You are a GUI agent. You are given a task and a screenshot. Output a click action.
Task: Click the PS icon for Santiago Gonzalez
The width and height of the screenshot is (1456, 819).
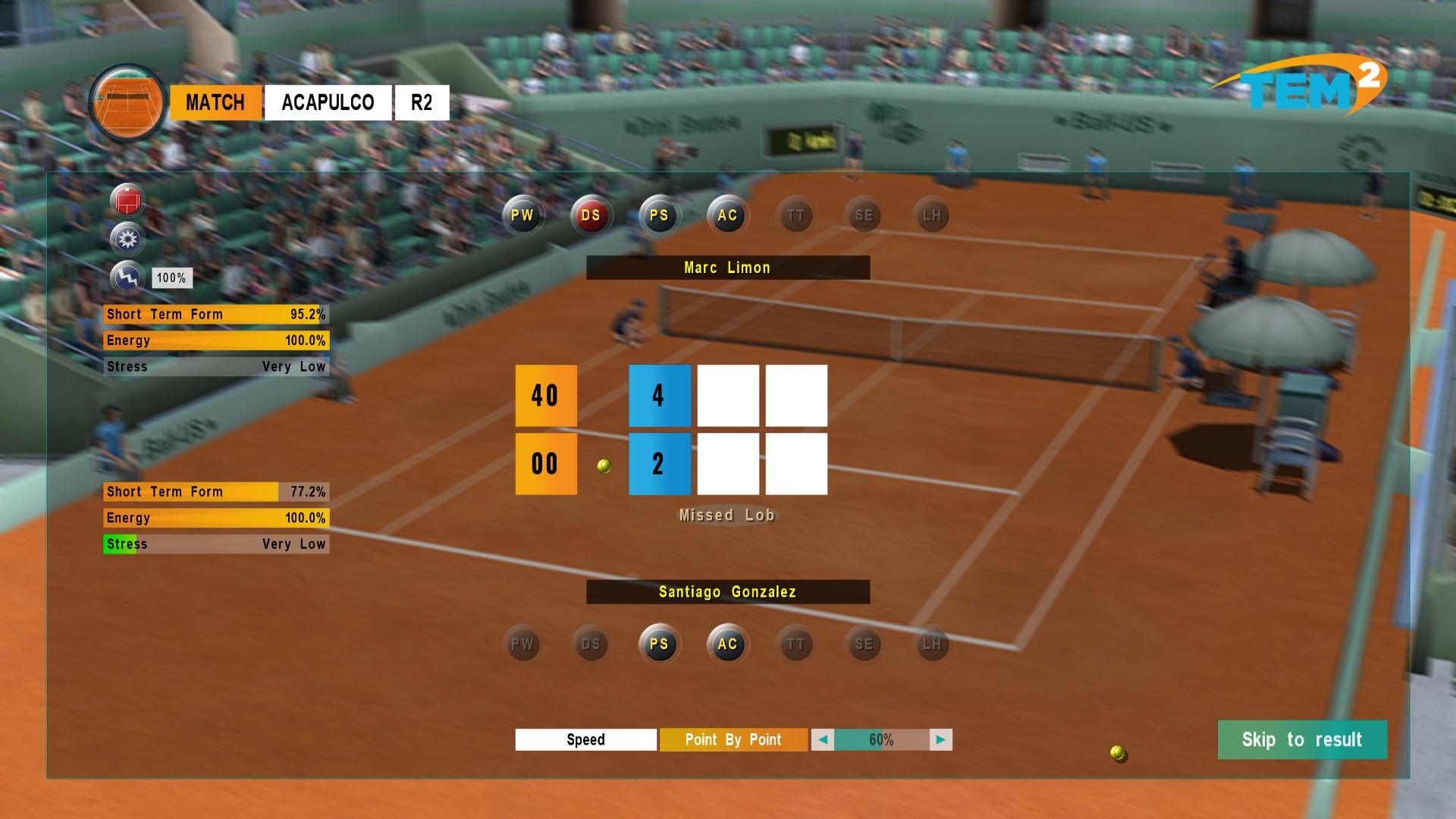pos(659,645)
